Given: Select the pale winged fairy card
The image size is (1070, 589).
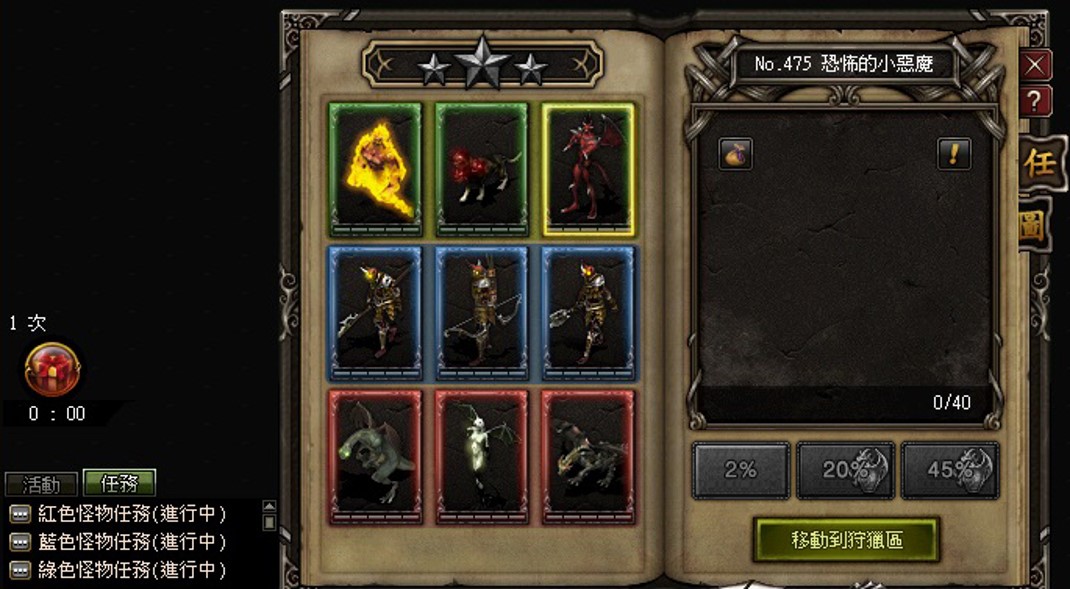Looking at the screenshot, I should pyautogui.click(x=481, y=457).
